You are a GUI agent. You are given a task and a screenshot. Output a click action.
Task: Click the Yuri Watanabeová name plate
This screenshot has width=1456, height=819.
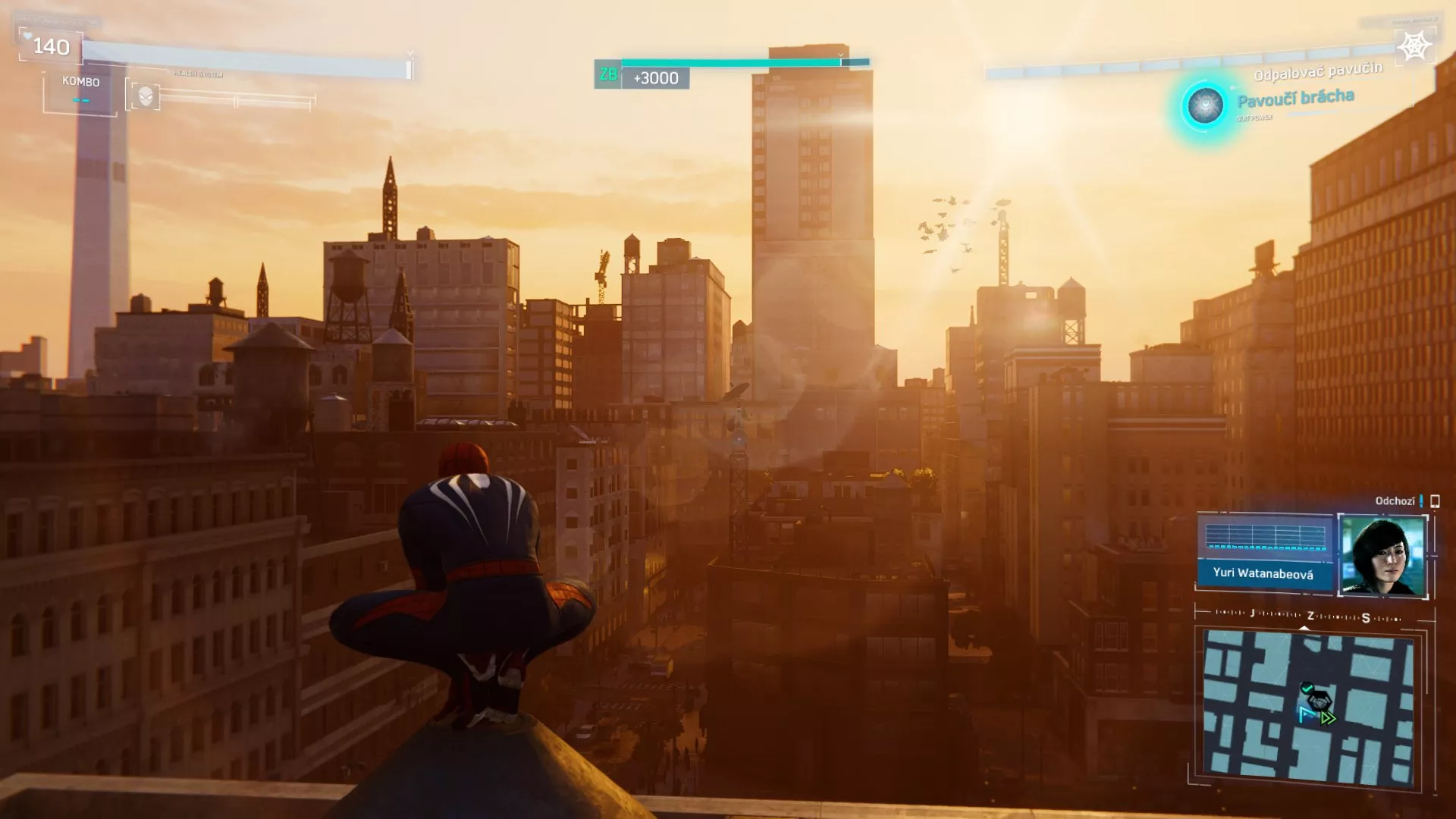[1263, 574]
